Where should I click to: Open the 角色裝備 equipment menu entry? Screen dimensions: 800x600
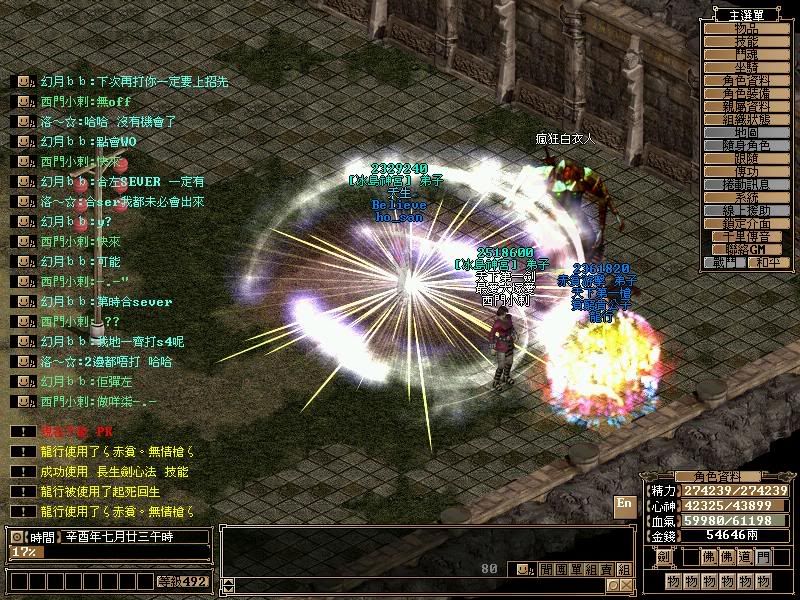tap(746, 93)
